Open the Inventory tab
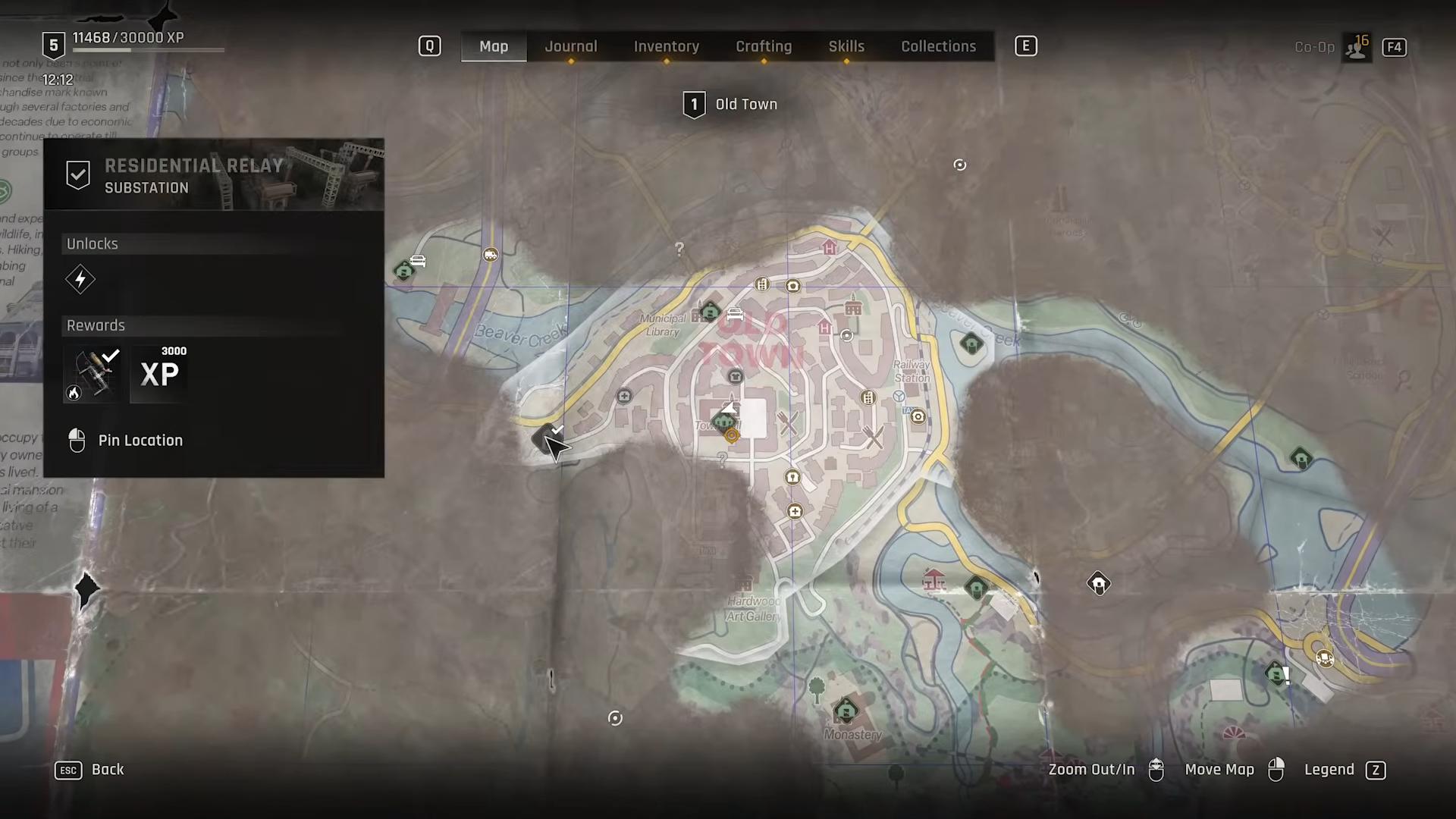The width and height of the screenshot is (1456, 819). click(x=667, y=46)
